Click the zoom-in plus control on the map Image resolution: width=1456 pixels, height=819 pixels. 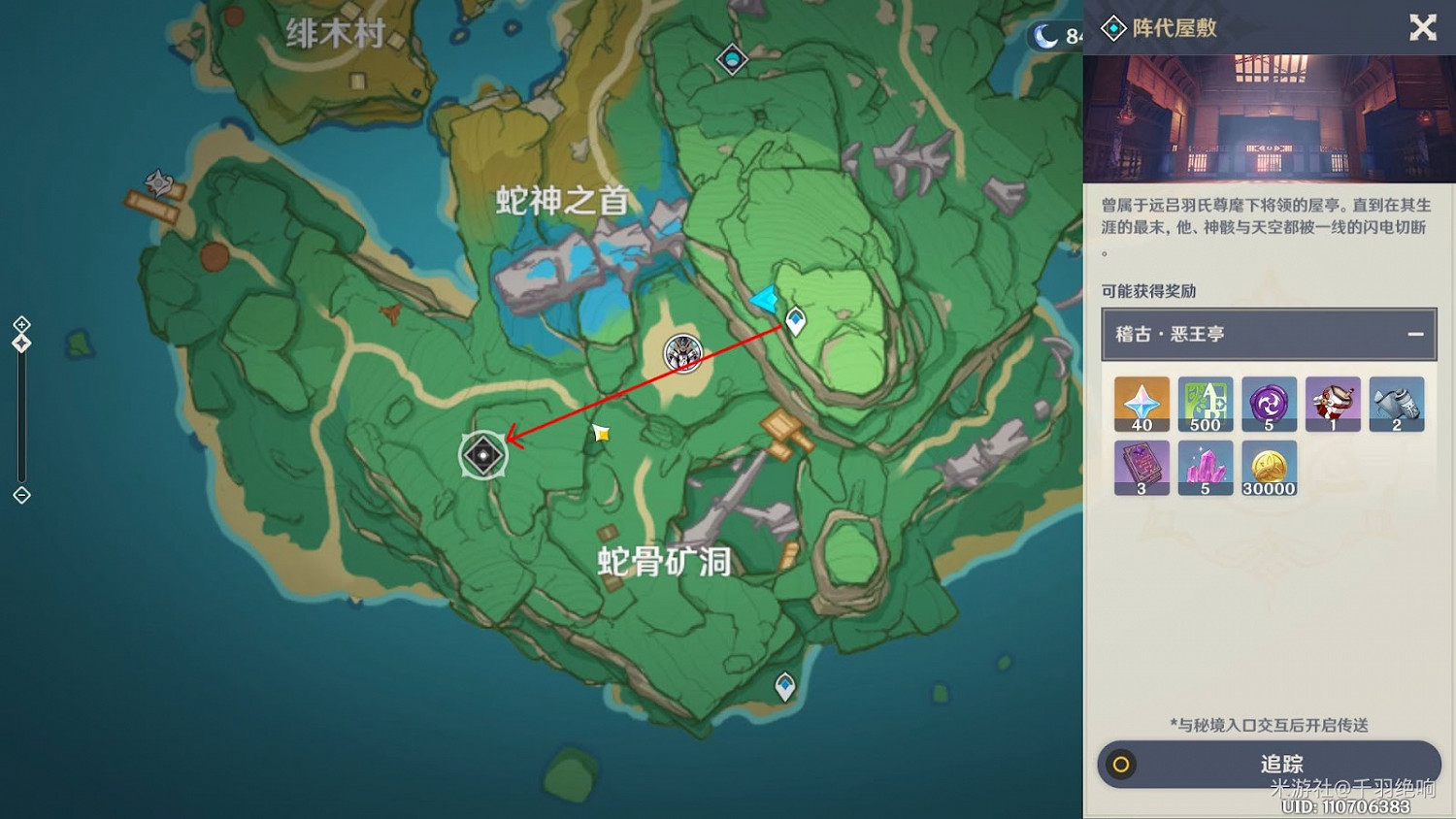point(19,323)
